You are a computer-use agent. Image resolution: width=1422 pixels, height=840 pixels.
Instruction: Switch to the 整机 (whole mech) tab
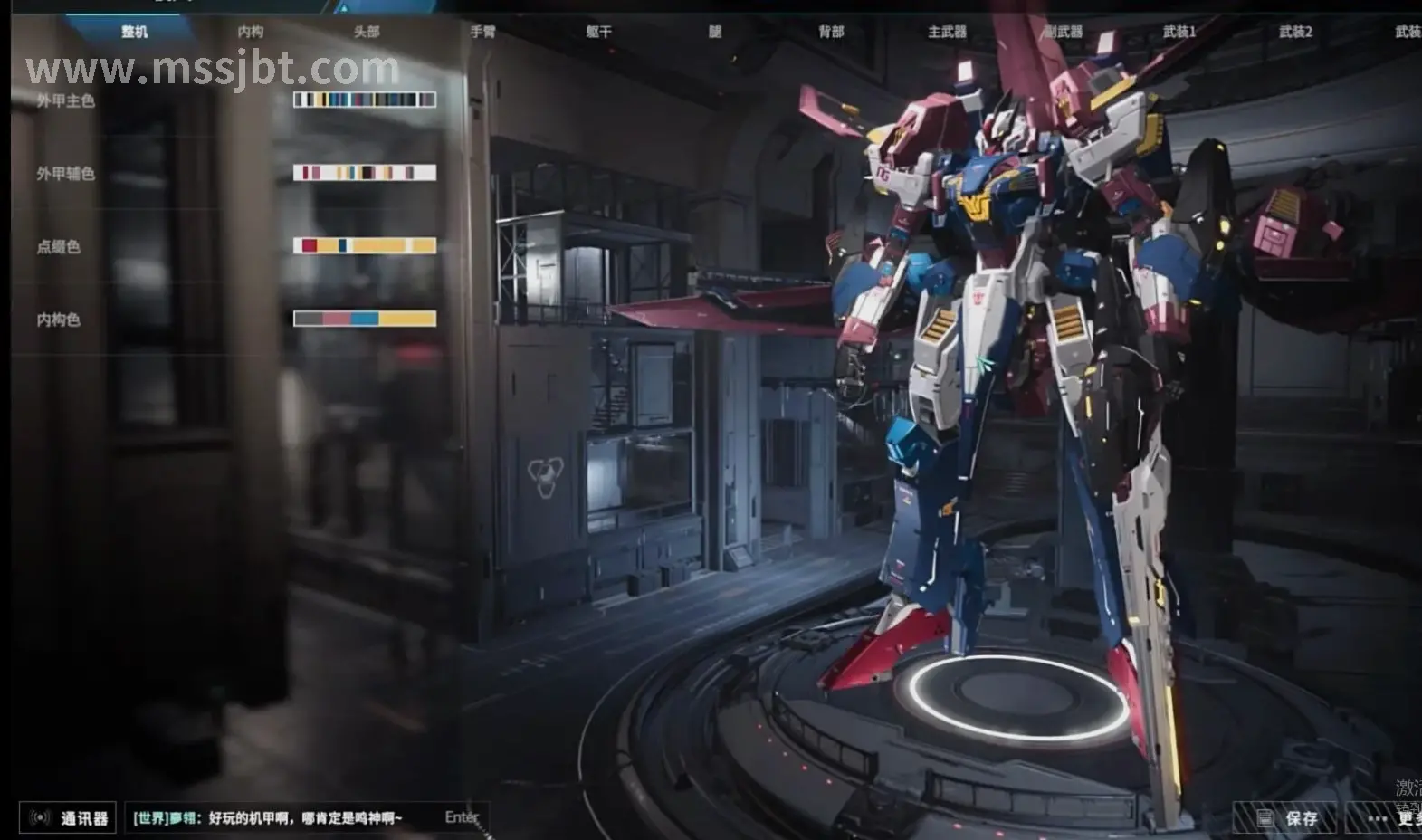coord(134,32)
